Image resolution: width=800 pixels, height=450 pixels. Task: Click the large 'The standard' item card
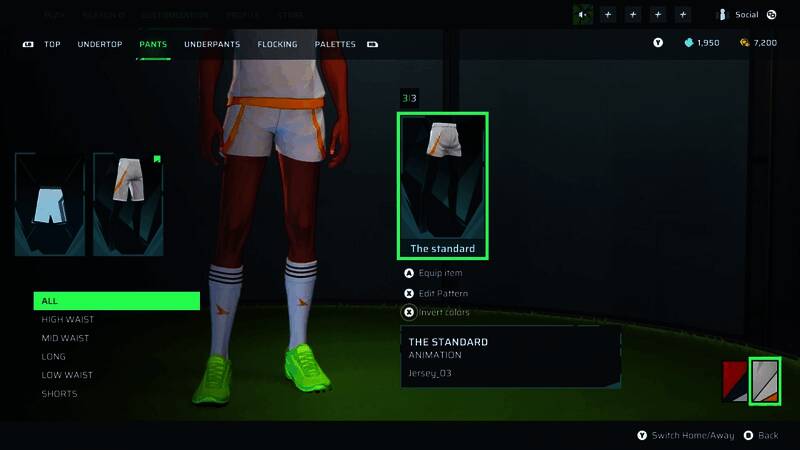pyautogui.click(x=443, y=184)
